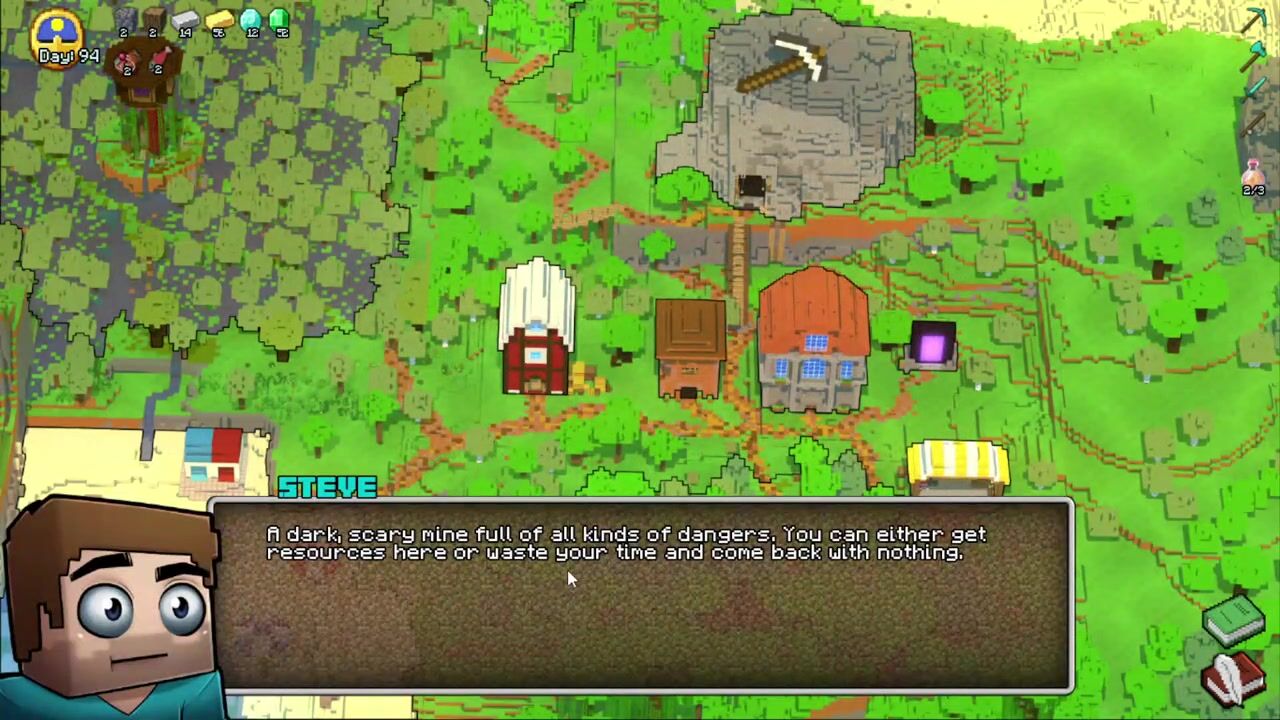Select the wooden bow icon
Image resolution: width=1280 pixels, height=720 pixels.
(1253, 124)
